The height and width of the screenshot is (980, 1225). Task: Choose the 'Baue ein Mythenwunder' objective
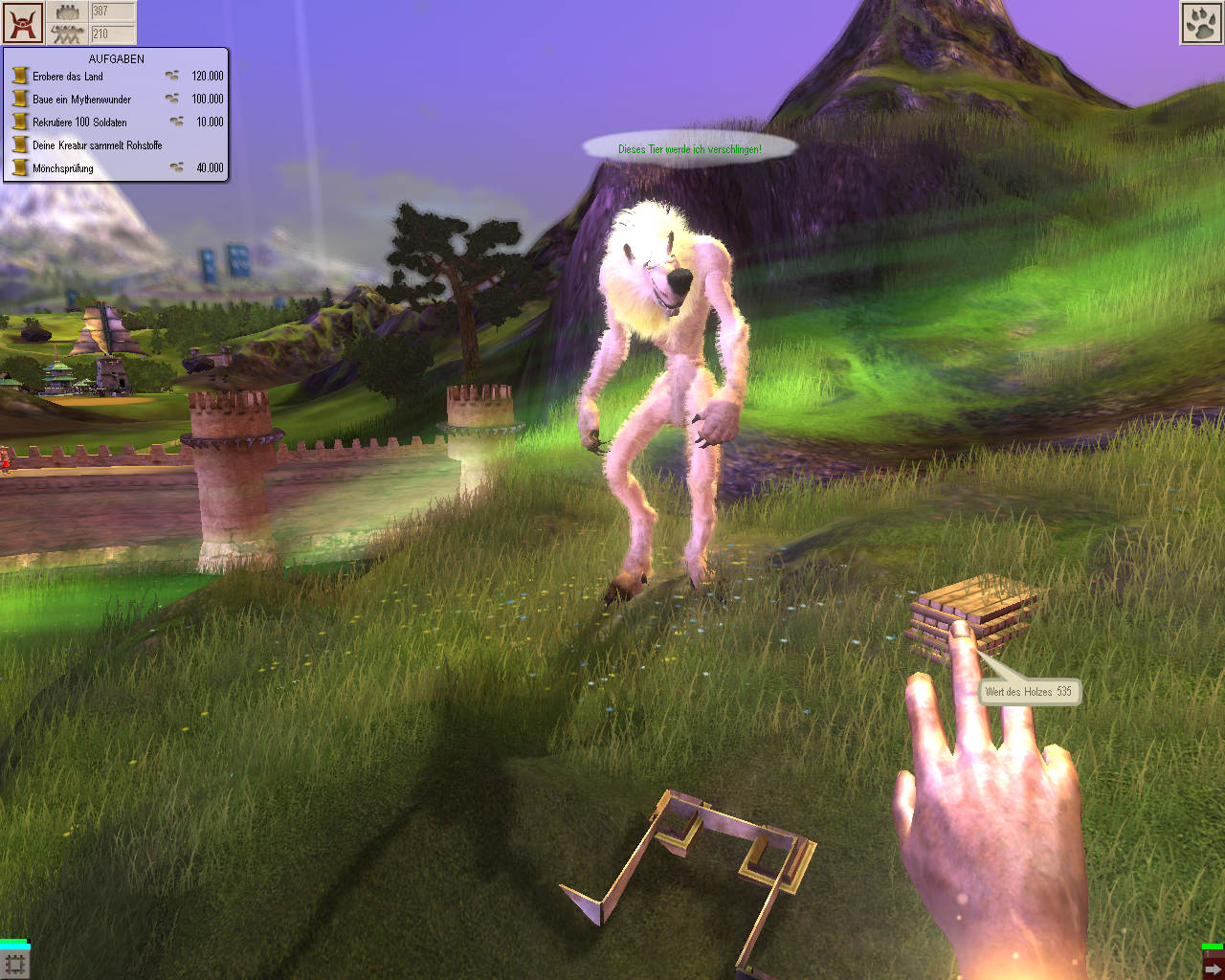click(x=81, y=100)
